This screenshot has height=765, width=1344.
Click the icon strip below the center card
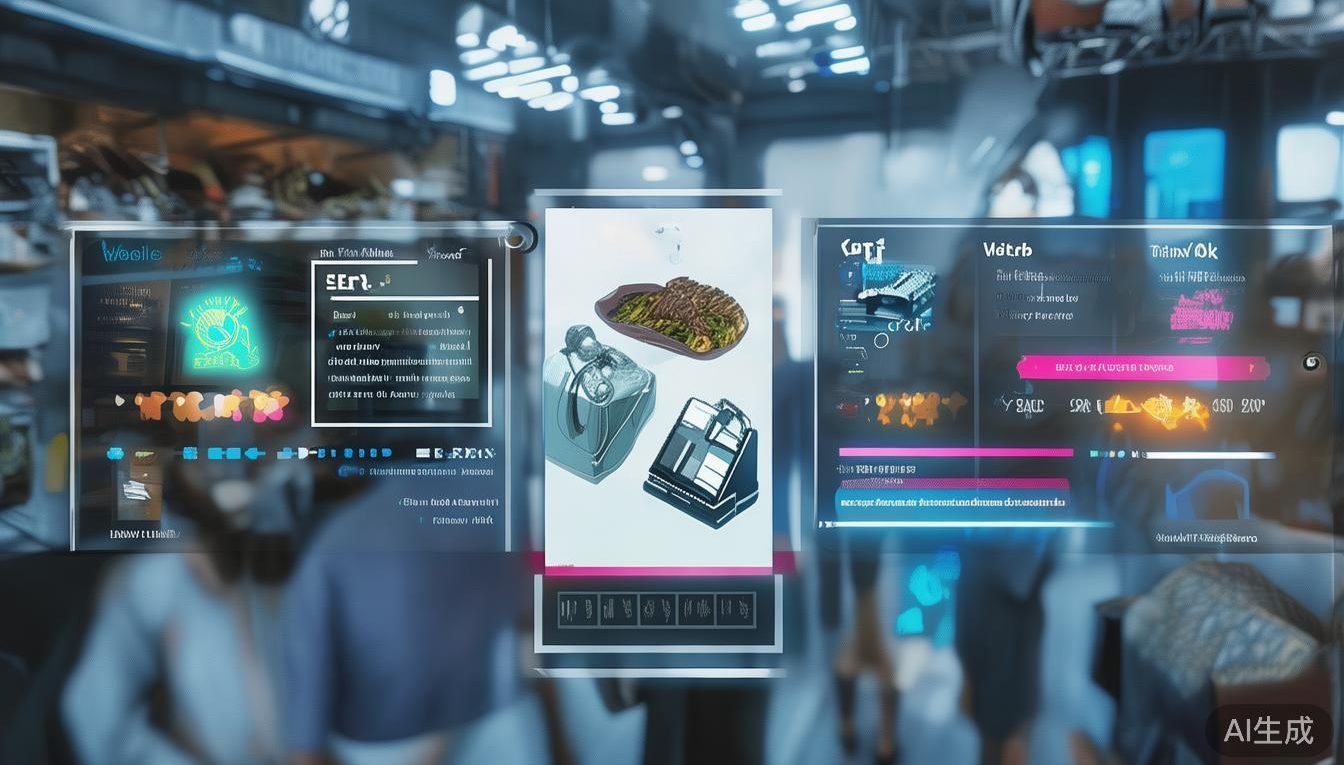click(656, 609)
